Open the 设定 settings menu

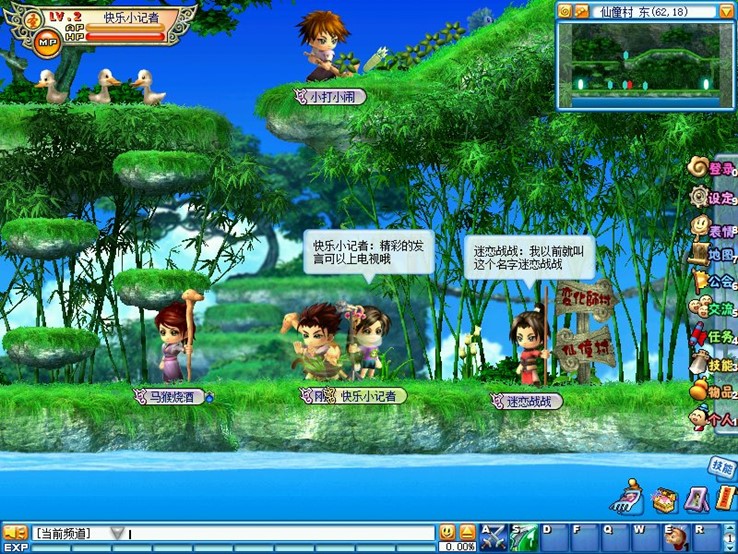(714, 197)
